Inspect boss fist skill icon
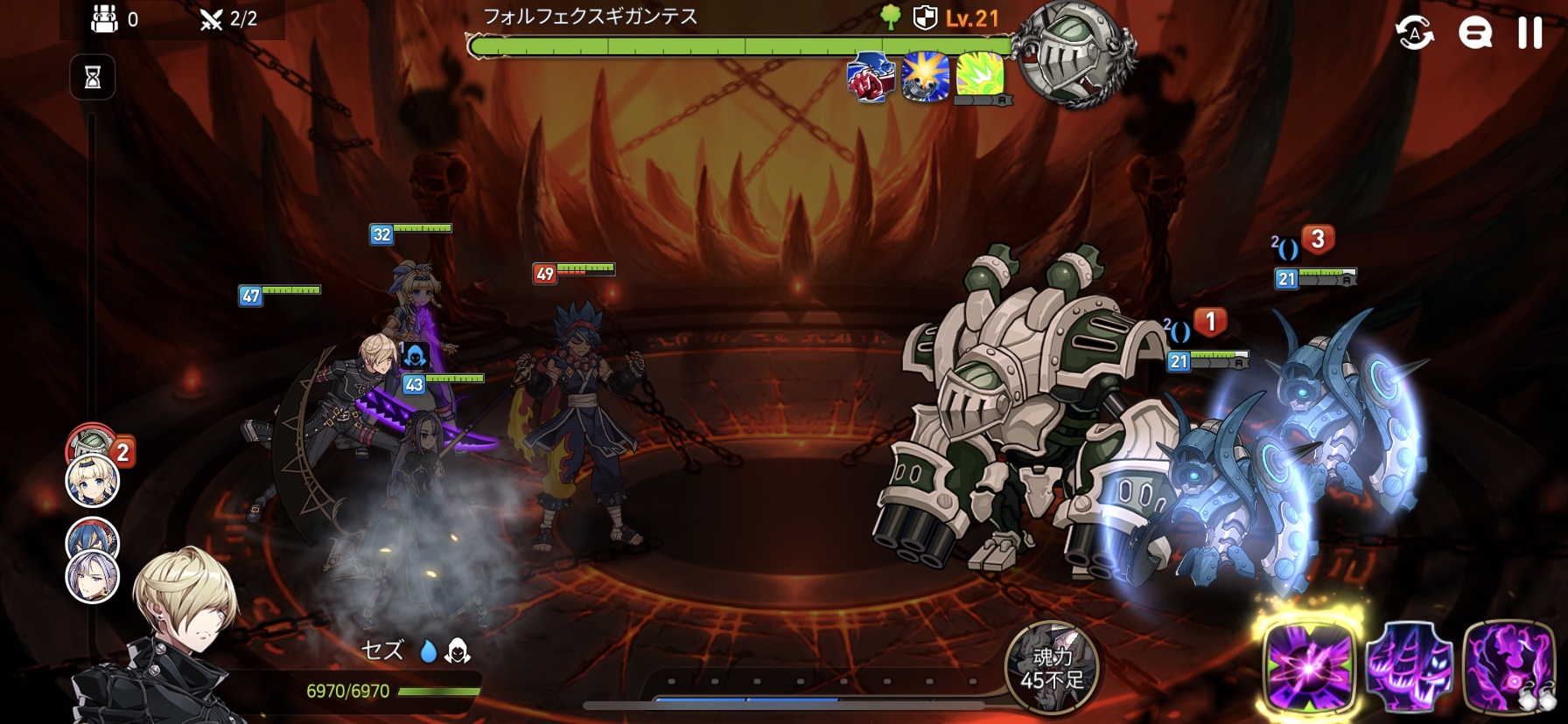 click(870, 77)
